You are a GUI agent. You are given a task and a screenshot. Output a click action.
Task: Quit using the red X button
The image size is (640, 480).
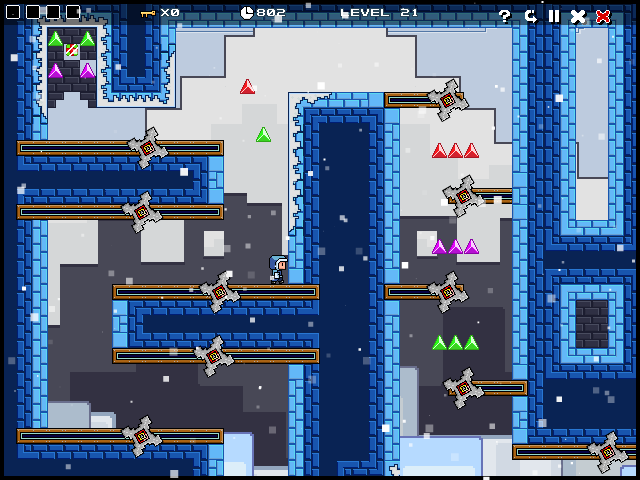click(603, 16)
